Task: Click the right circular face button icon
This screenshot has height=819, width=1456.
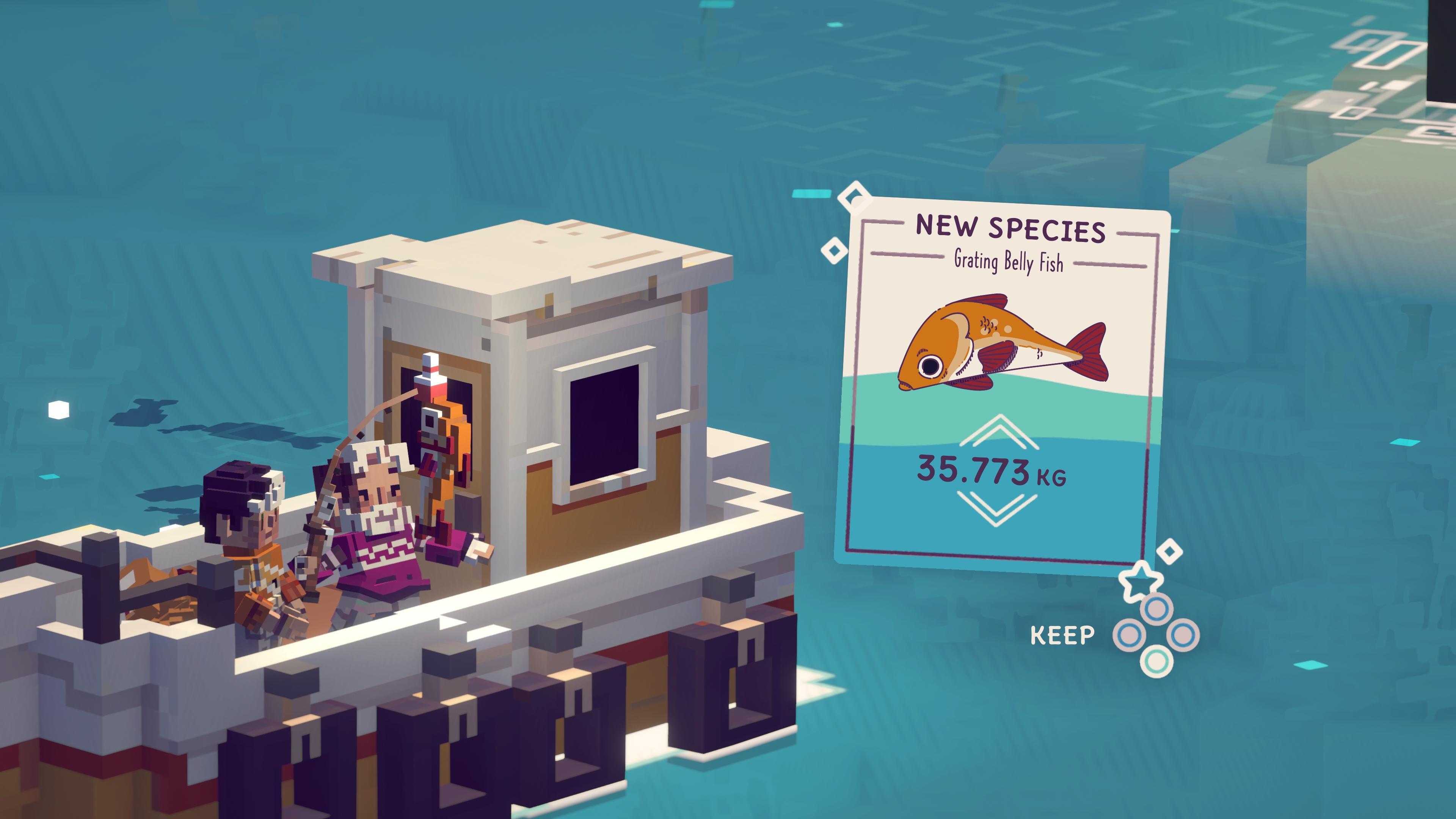Action: 1184,635
